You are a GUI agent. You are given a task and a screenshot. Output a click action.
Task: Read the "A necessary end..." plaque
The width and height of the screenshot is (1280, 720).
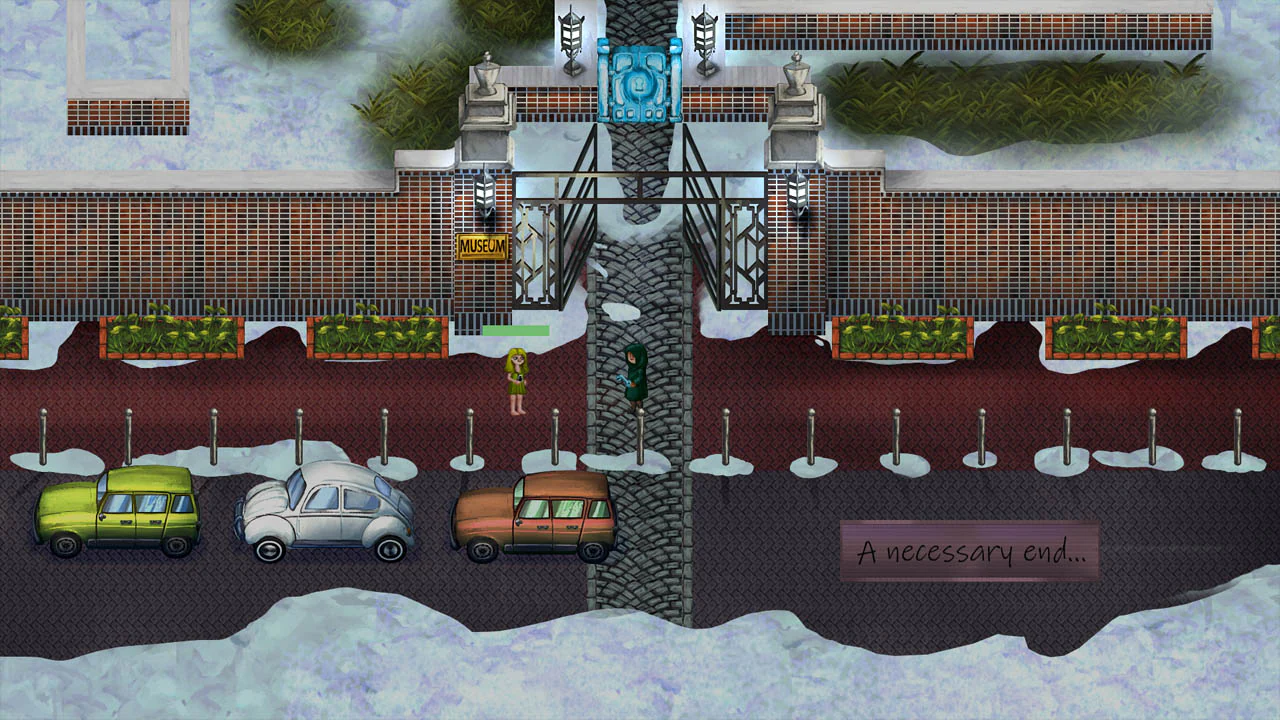970,551
